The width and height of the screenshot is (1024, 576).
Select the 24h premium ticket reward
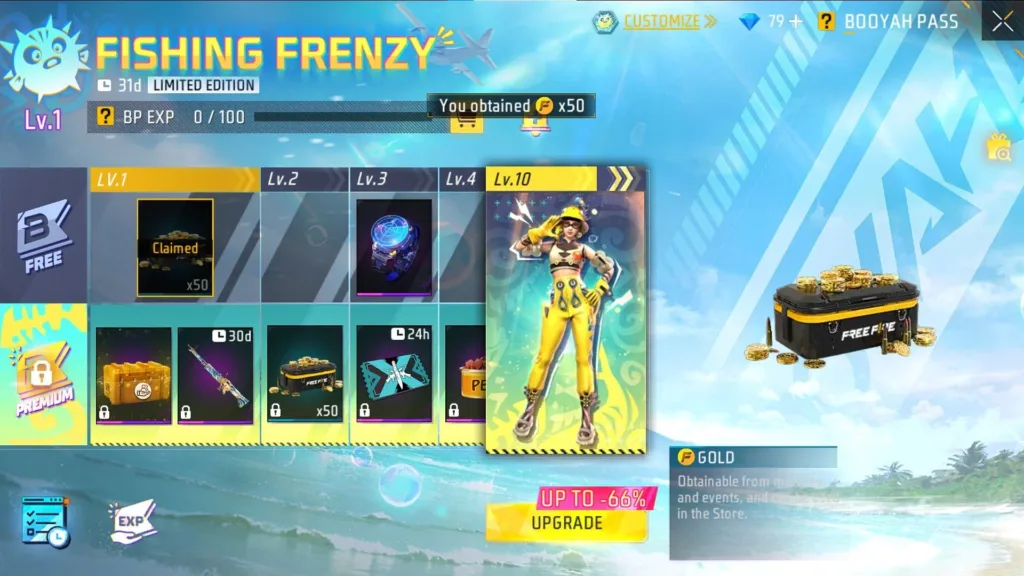click(394, 375)
